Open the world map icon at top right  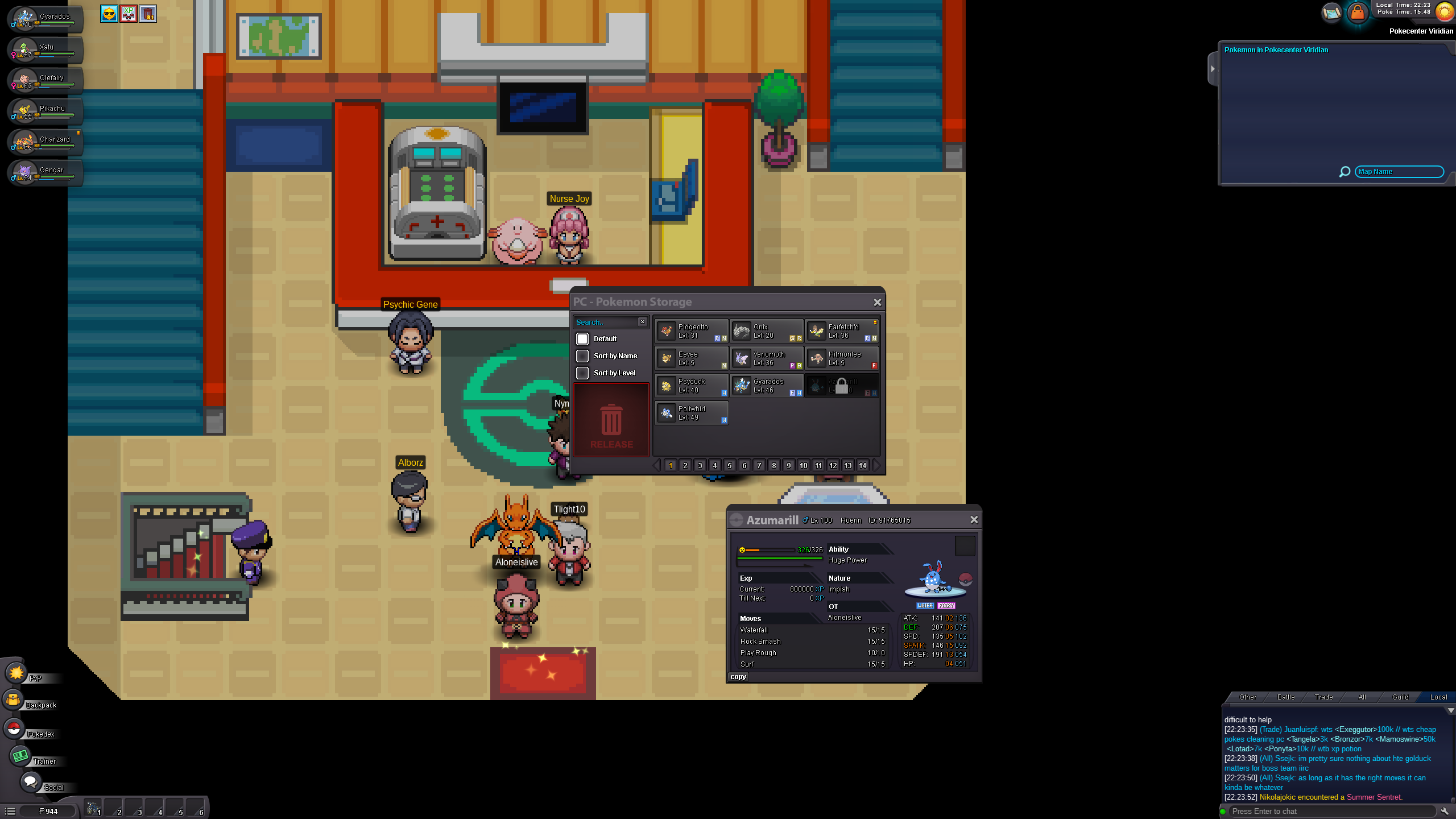point(1332,13)
